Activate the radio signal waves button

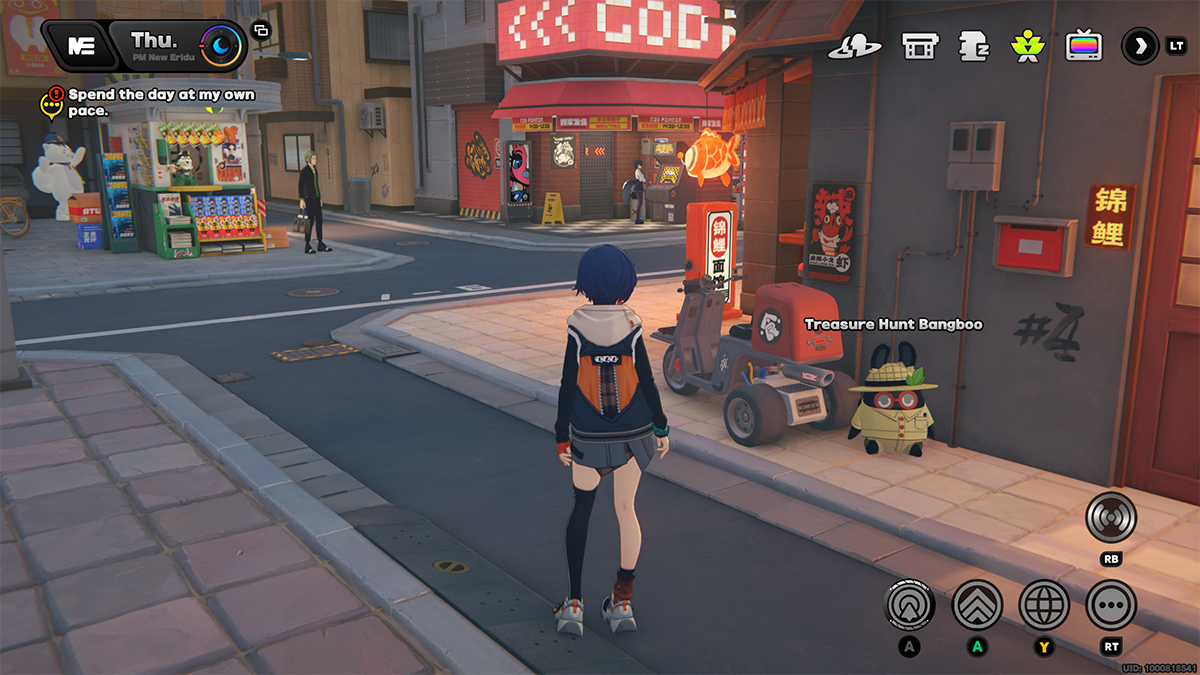[1111, 518]
